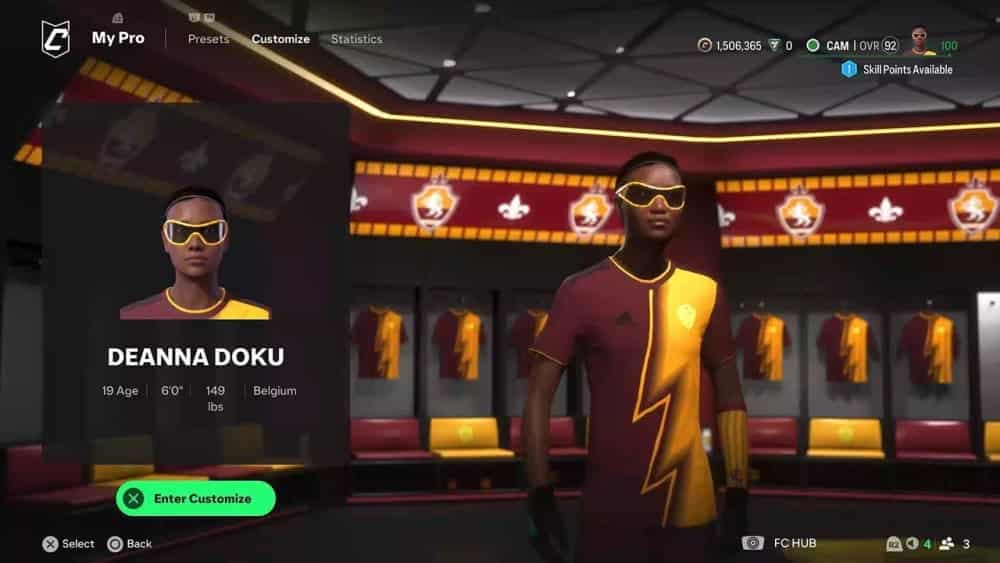Switch to the Presets tab
Image resolution: width=1000 pixels, height=563 pixels.
click(x=208, y=39)
